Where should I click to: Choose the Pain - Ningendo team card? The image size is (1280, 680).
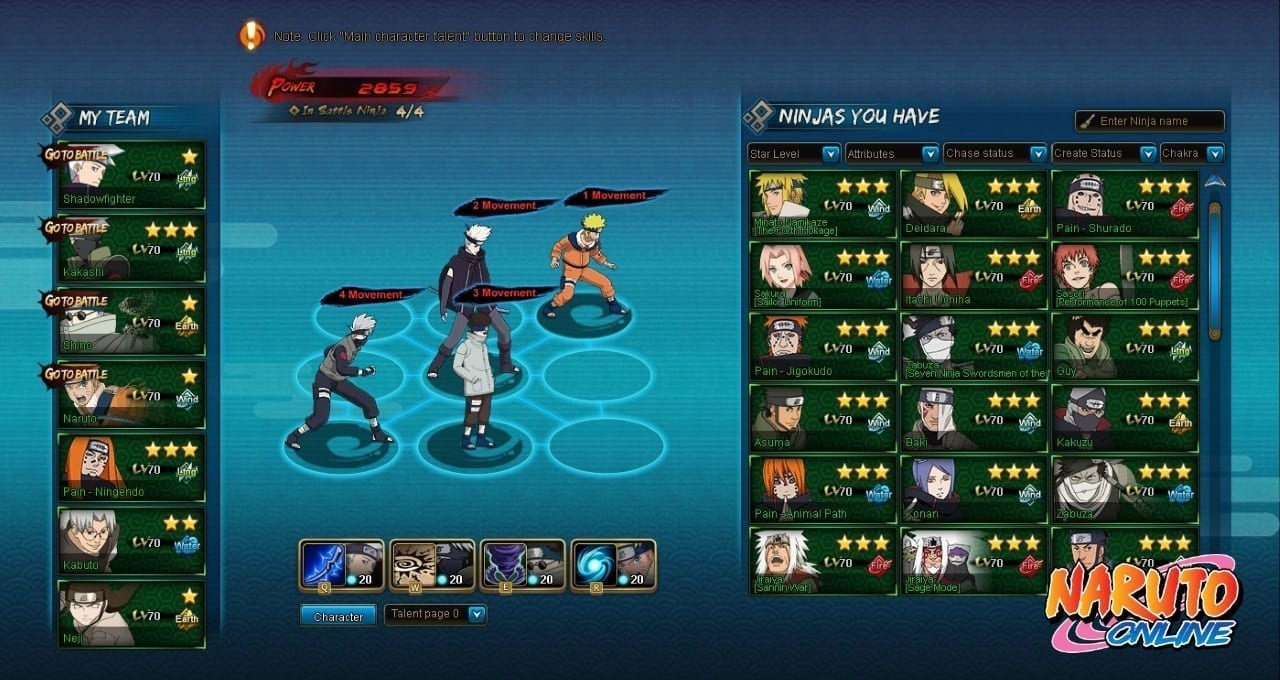pos(132,467)
